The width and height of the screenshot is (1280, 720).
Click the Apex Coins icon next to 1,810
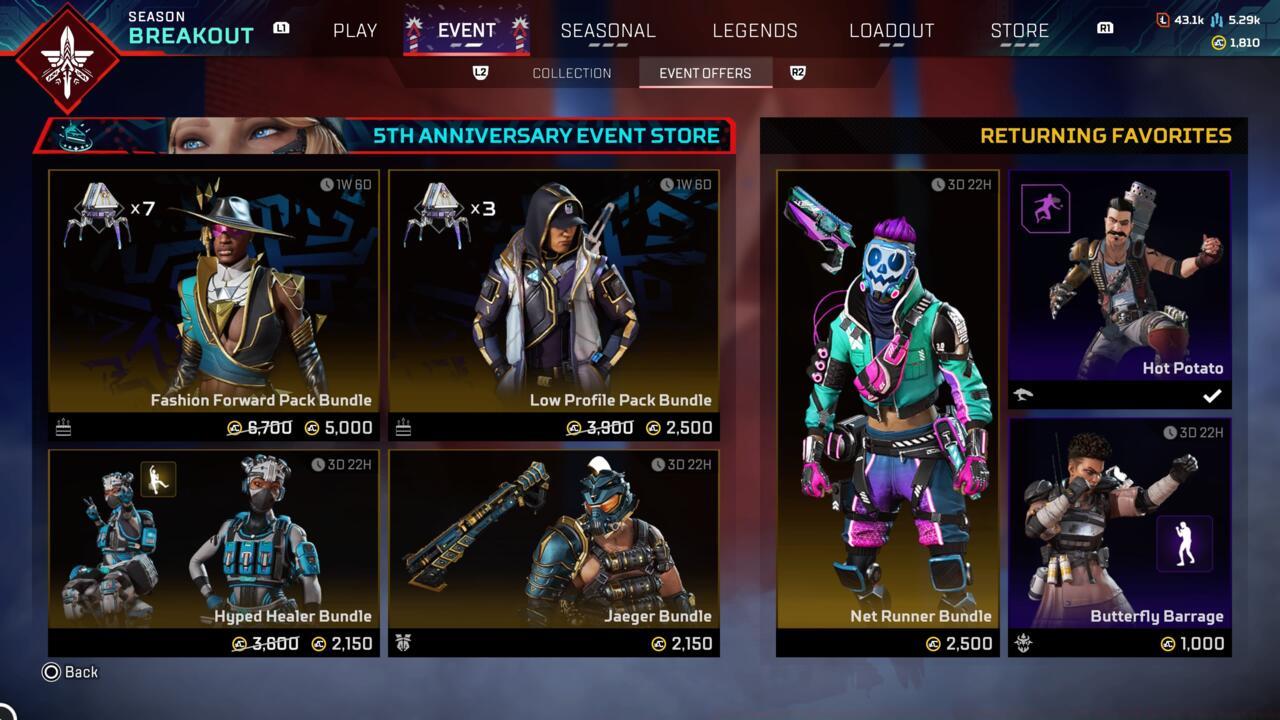click(x=1218, y=42)
